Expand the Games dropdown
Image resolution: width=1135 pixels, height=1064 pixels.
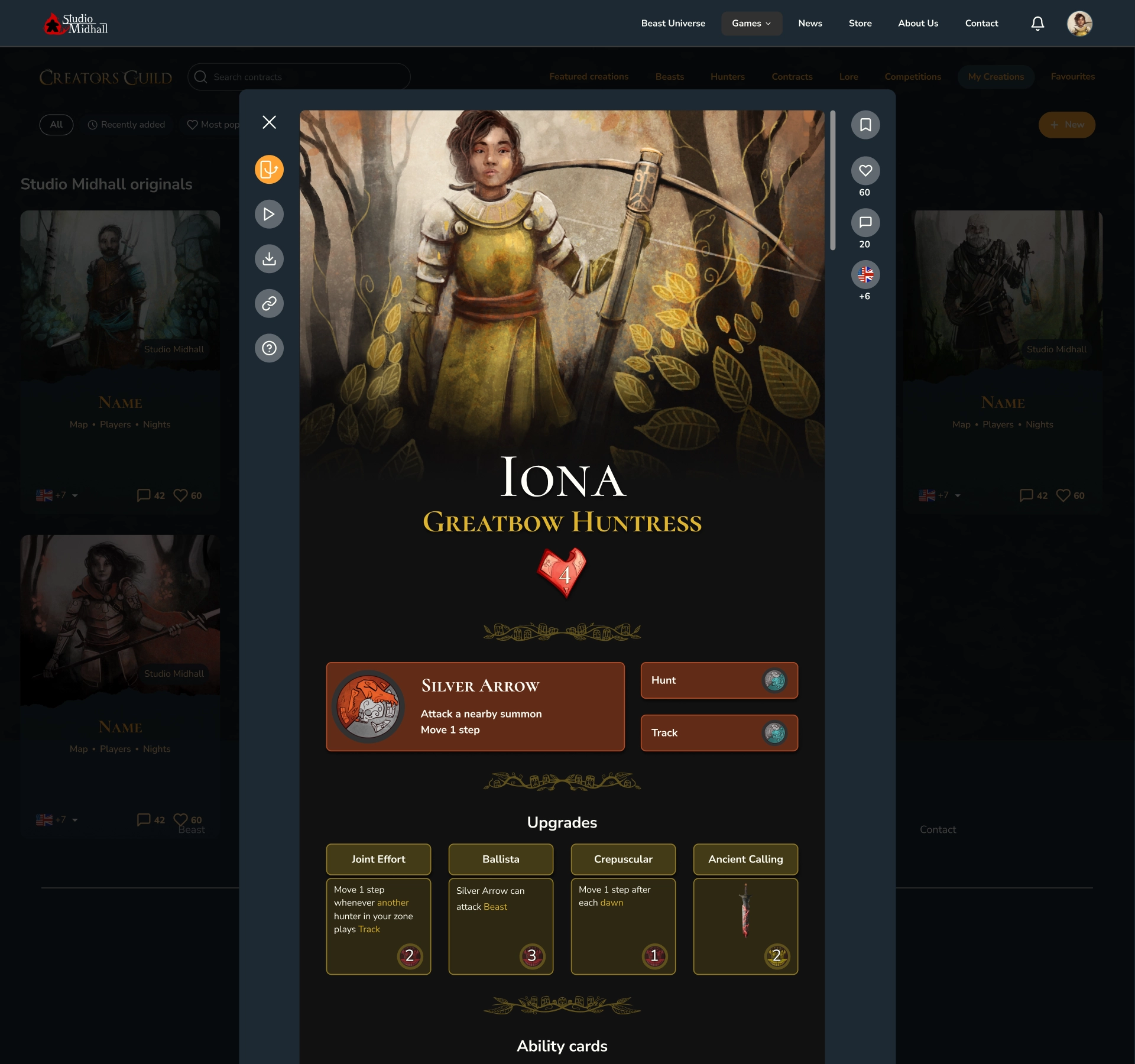click(x=751, y=23)
